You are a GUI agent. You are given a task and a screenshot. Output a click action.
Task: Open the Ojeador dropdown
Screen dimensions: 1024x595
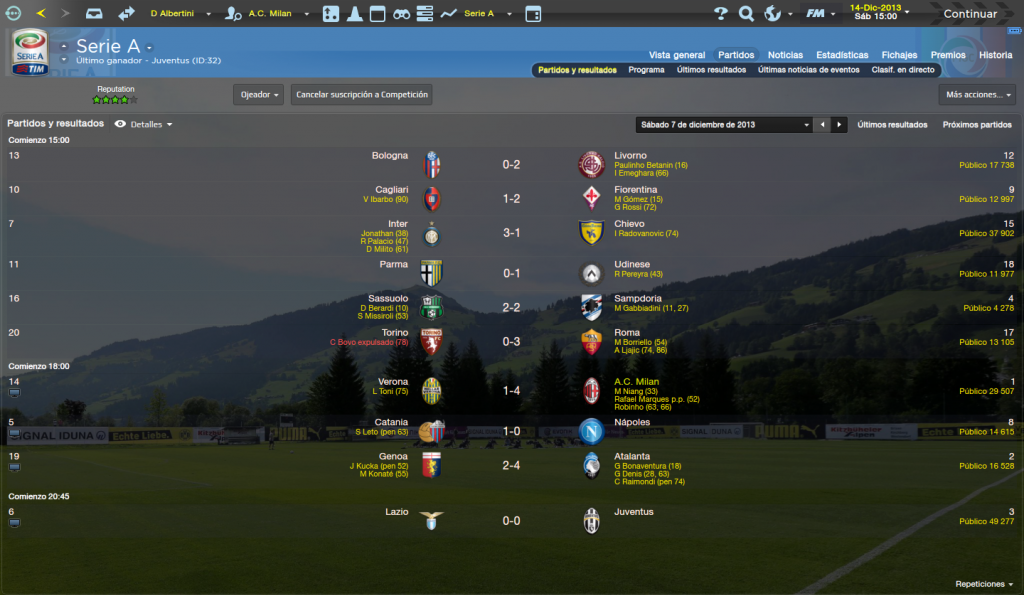click(258, 95)
